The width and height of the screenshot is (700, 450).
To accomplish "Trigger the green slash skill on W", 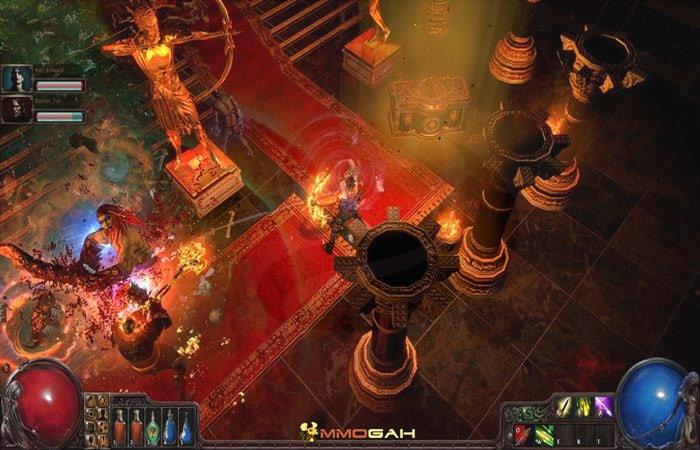I will point(544,433).
